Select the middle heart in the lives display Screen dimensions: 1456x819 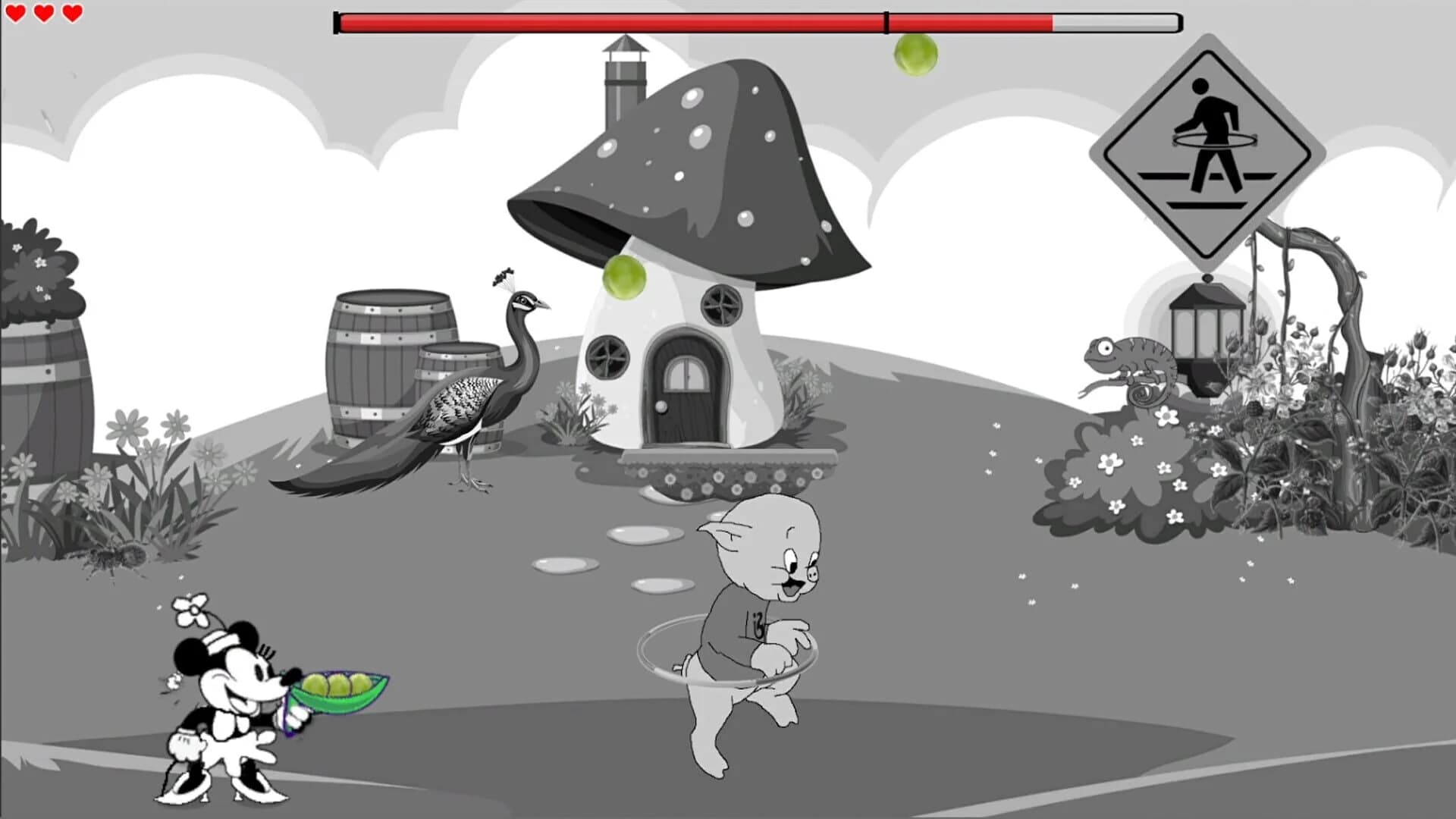(x=44, y=14)
